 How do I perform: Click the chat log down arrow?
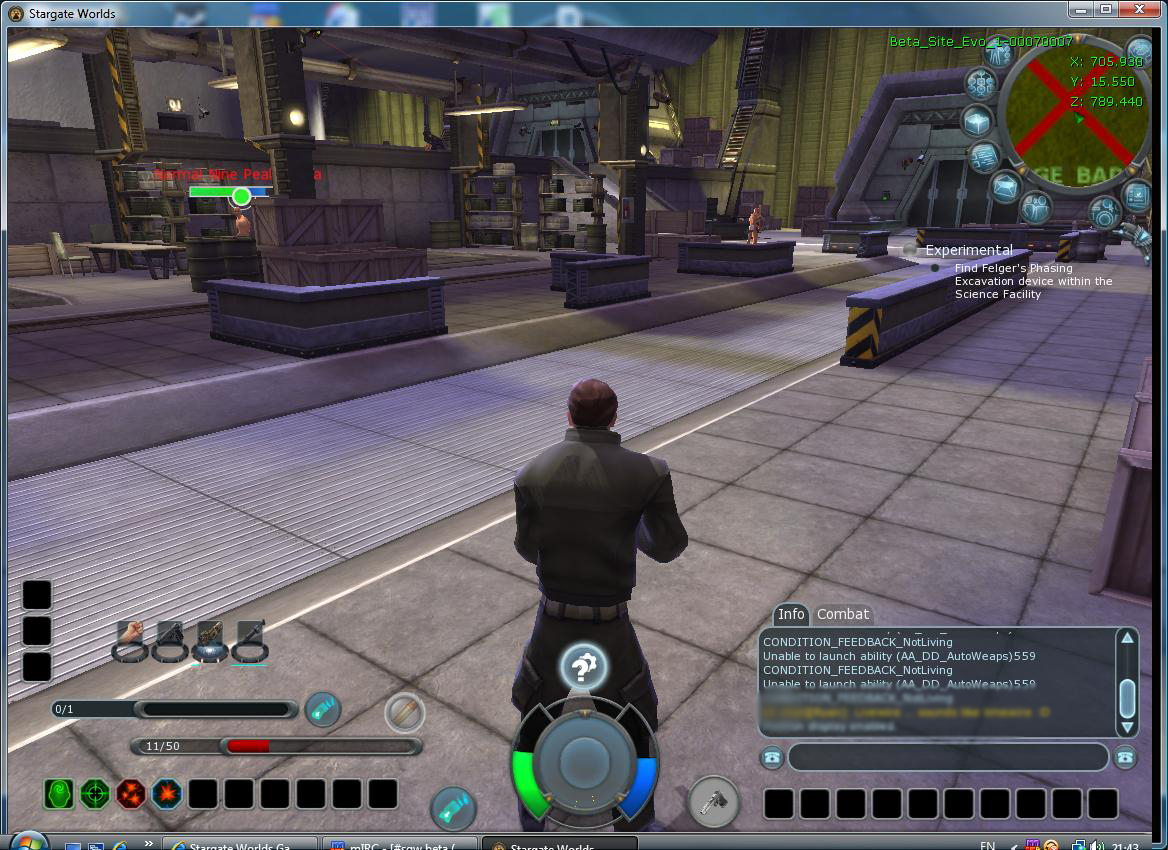(x=1127, y=728)
